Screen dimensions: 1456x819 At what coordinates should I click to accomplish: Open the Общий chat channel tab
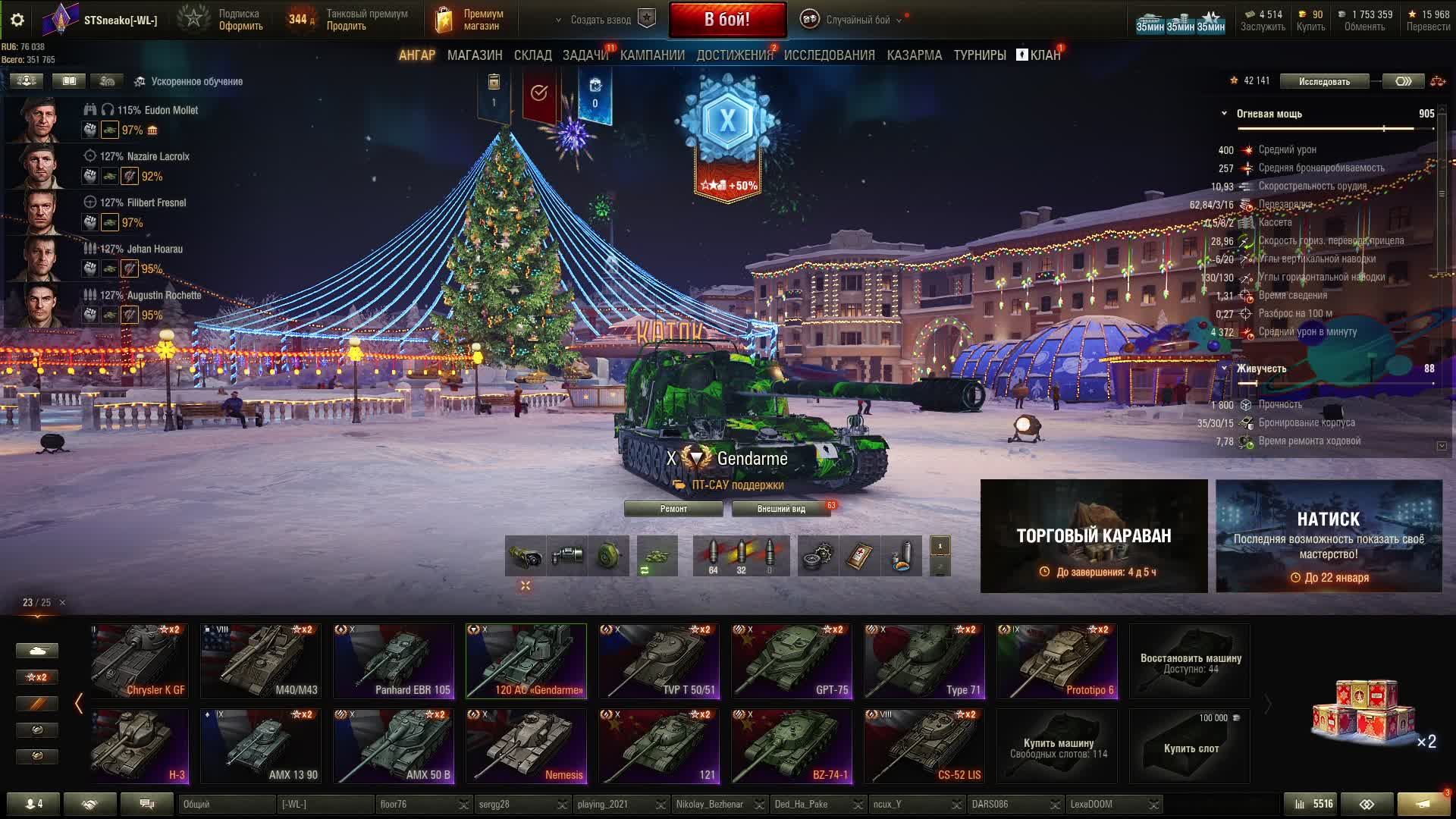(226, 804)
